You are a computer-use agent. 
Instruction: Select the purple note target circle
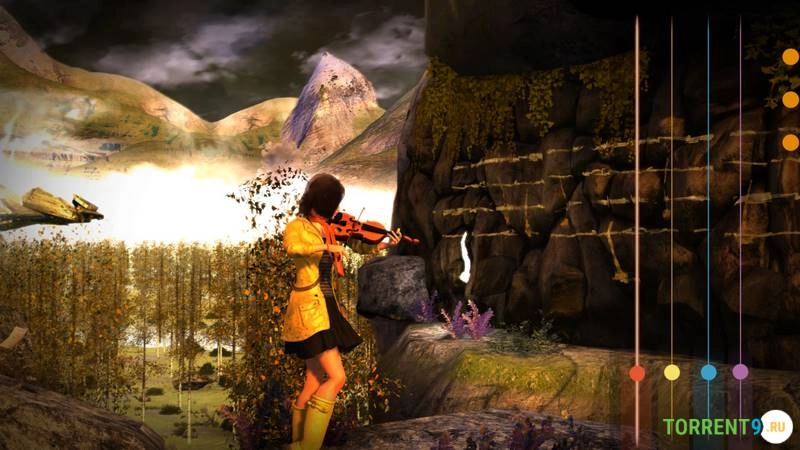point(740,372)
